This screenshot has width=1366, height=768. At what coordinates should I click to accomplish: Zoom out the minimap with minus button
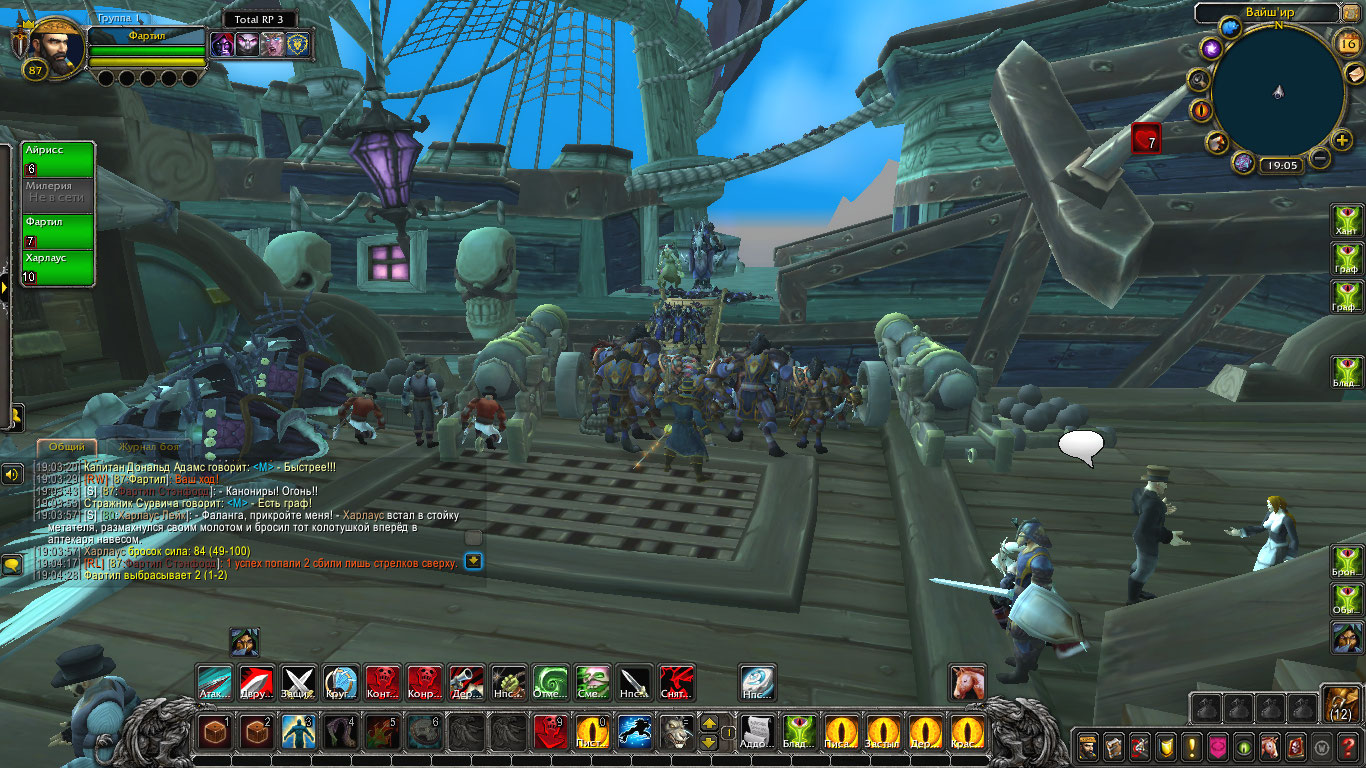tap(1320, 158)
